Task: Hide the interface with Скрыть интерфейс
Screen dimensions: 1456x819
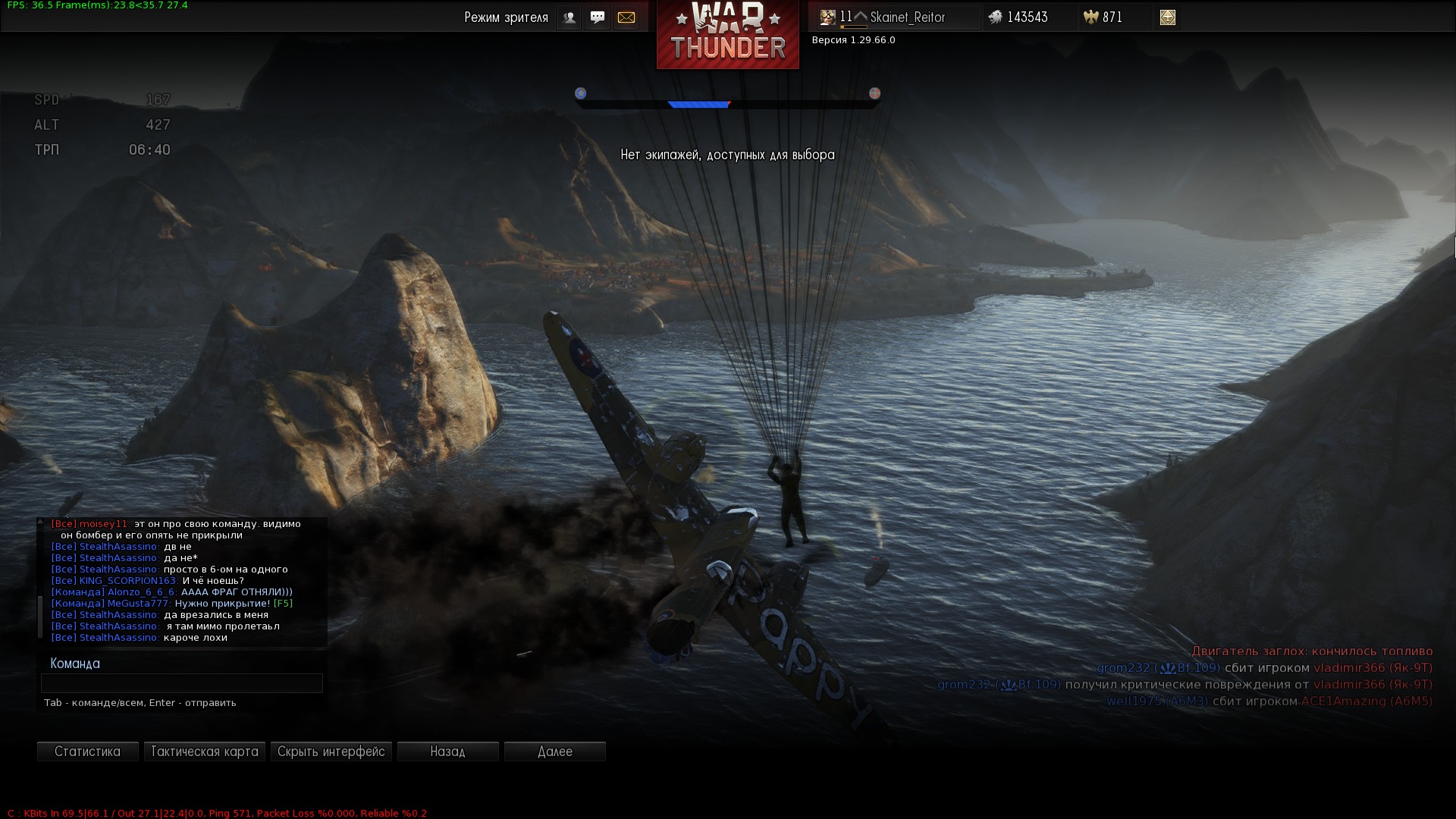Action: point(331,752)
